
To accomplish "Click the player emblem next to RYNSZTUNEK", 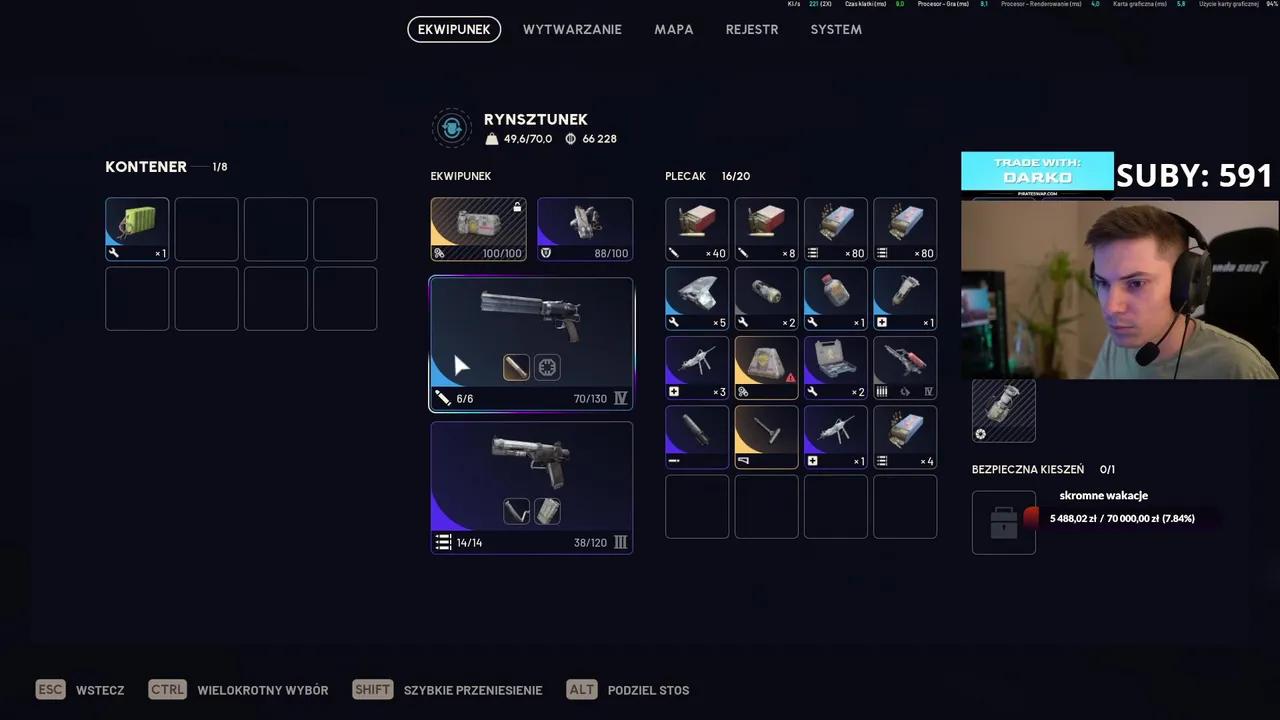I will [451, 128].
